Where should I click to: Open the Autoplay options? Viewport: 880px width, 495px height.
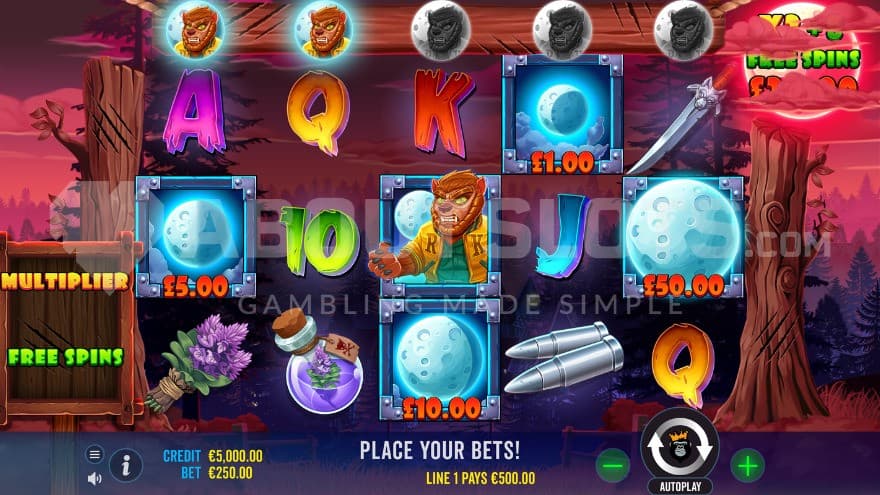coord(679,487)
